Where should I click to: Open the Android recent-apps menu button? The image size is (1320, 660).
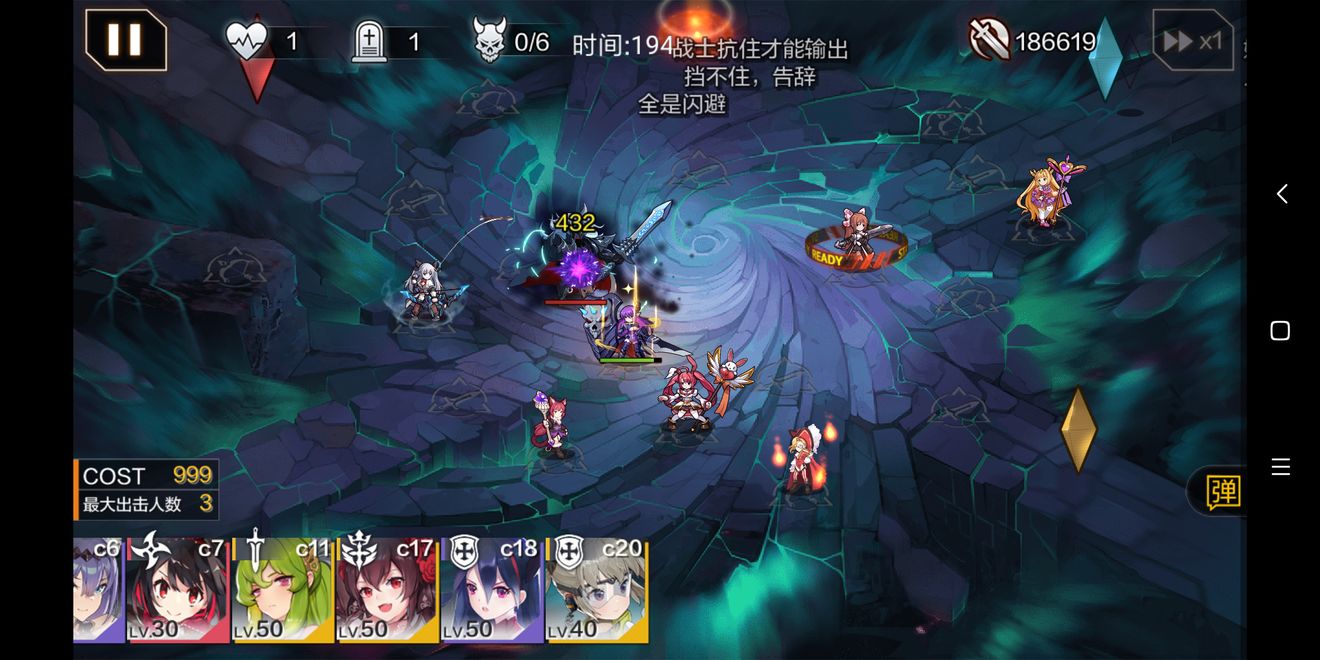pos(1280,467)
